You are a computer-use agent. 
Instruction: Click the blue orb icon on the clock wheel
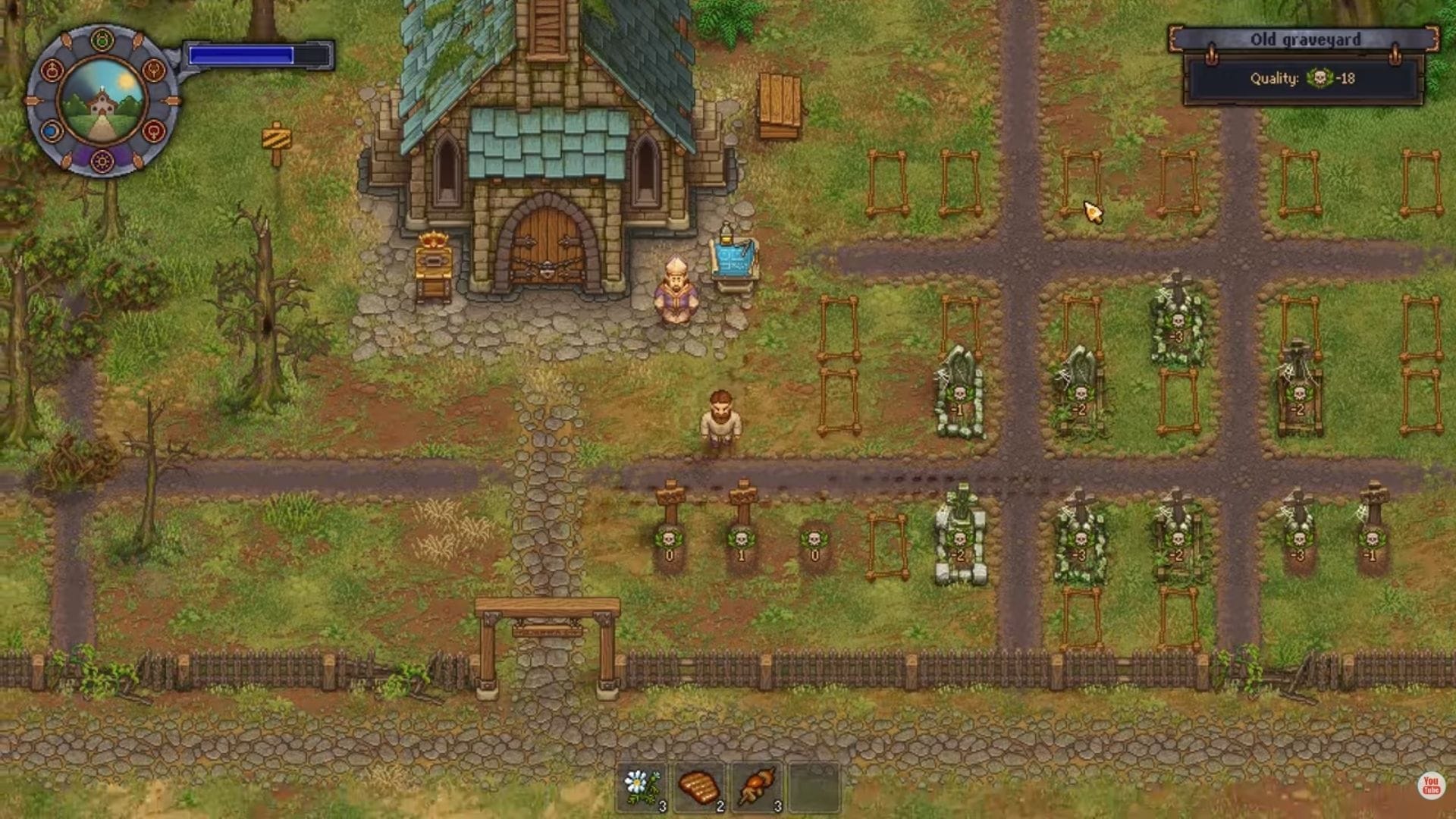click(49, 130)
